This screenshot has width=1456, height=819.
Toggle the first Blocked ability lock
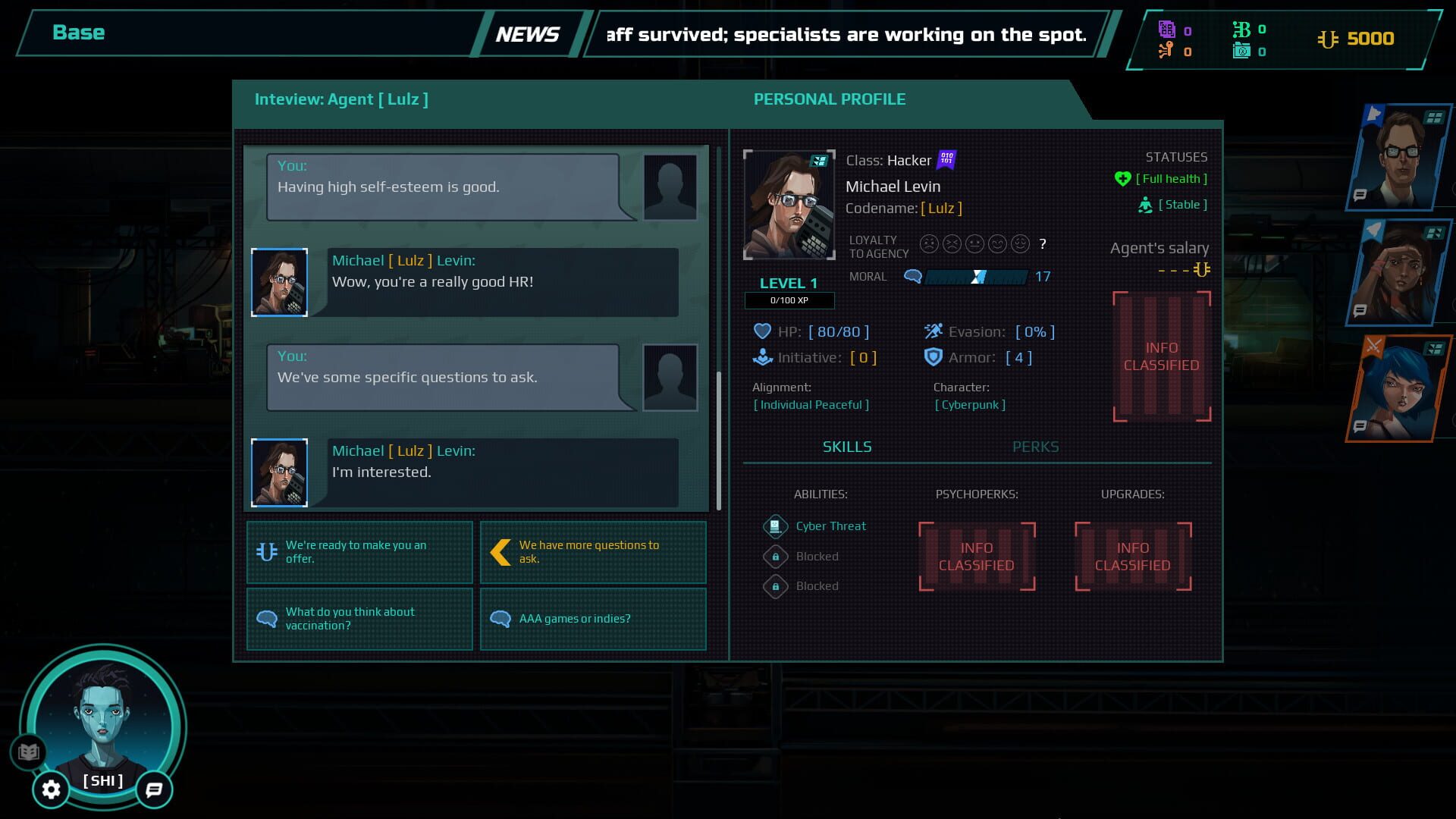[x=774, y=556]
